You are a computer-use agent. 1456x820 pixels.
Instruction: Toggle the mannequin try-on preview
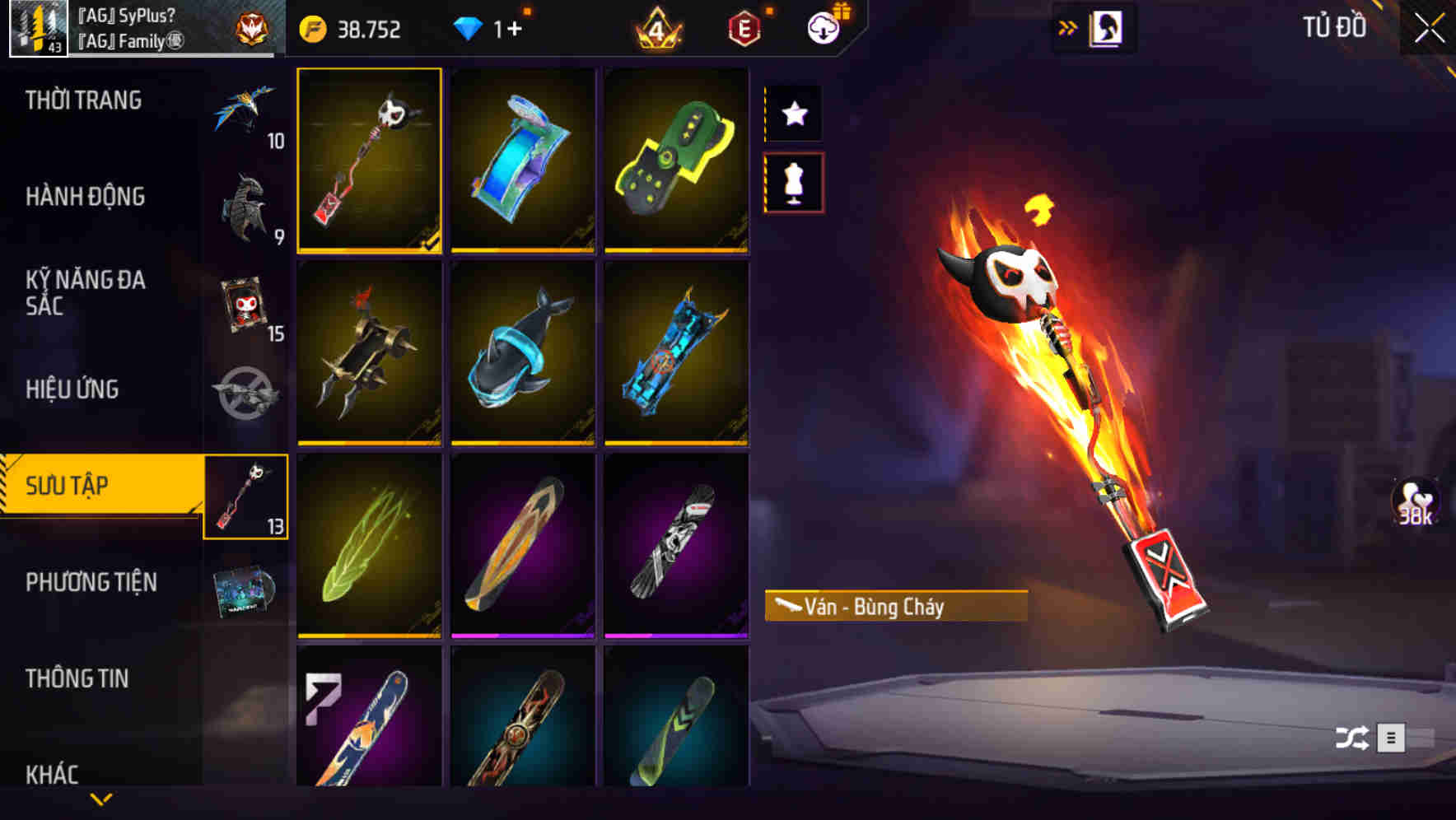(x=794, y=183)
